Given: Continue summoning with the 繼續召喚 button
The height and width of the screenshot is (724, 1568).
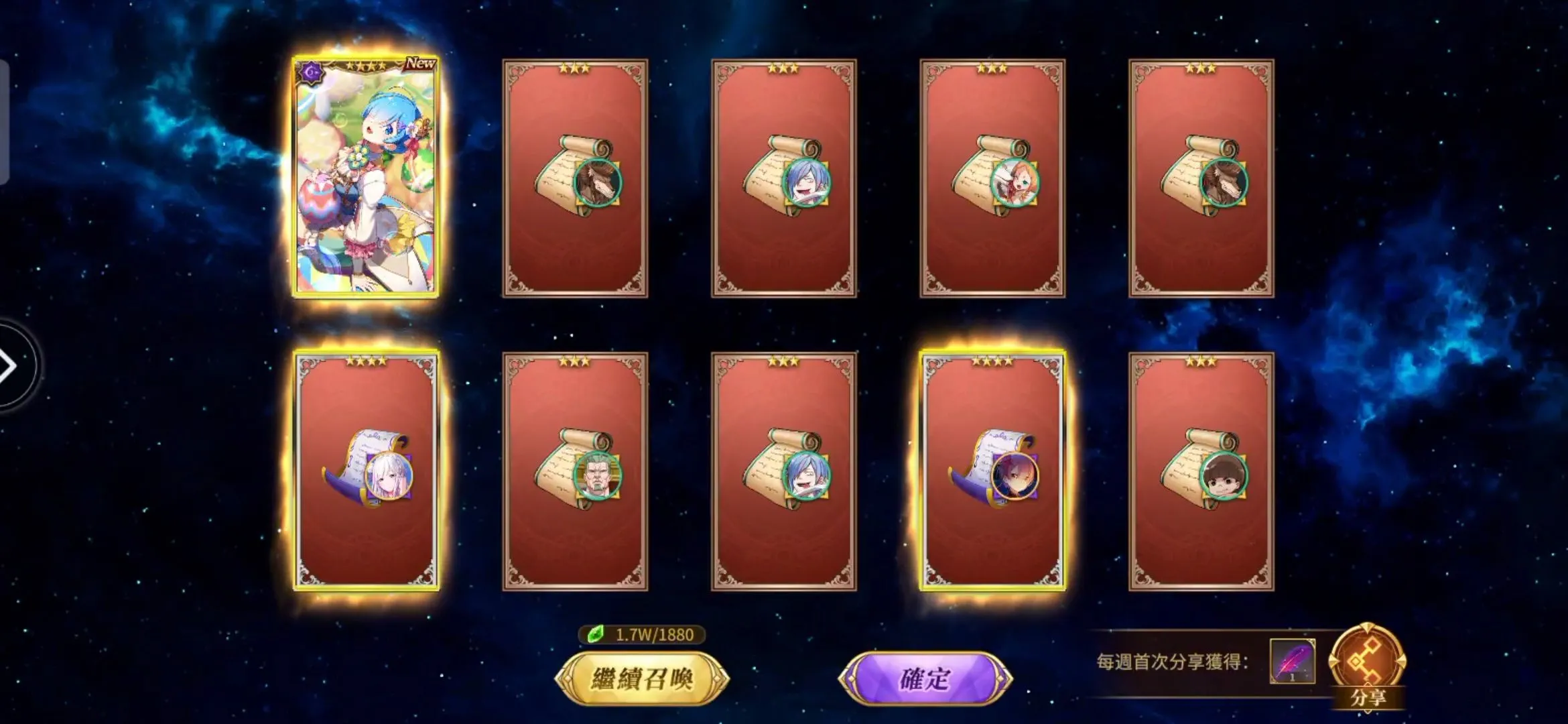Looking at the screenshot, I should pos(642,678).
